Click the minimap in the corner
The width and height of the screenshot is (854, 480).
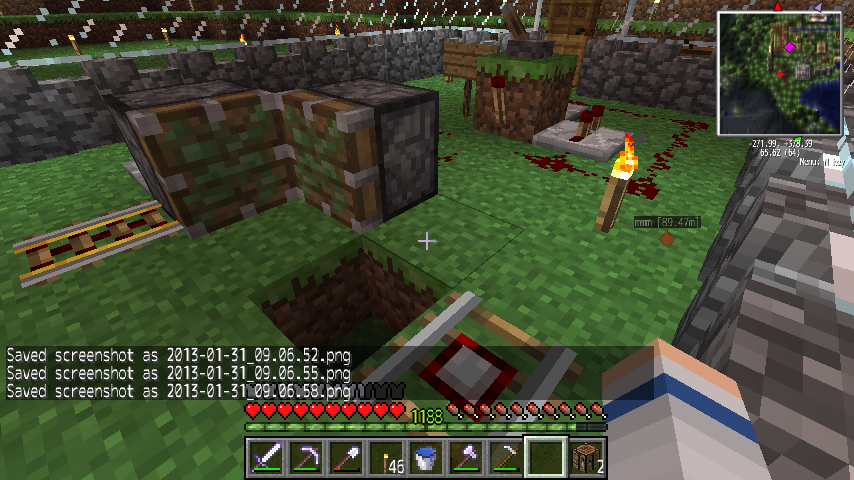pyautogui.click(x=779, y=73)
